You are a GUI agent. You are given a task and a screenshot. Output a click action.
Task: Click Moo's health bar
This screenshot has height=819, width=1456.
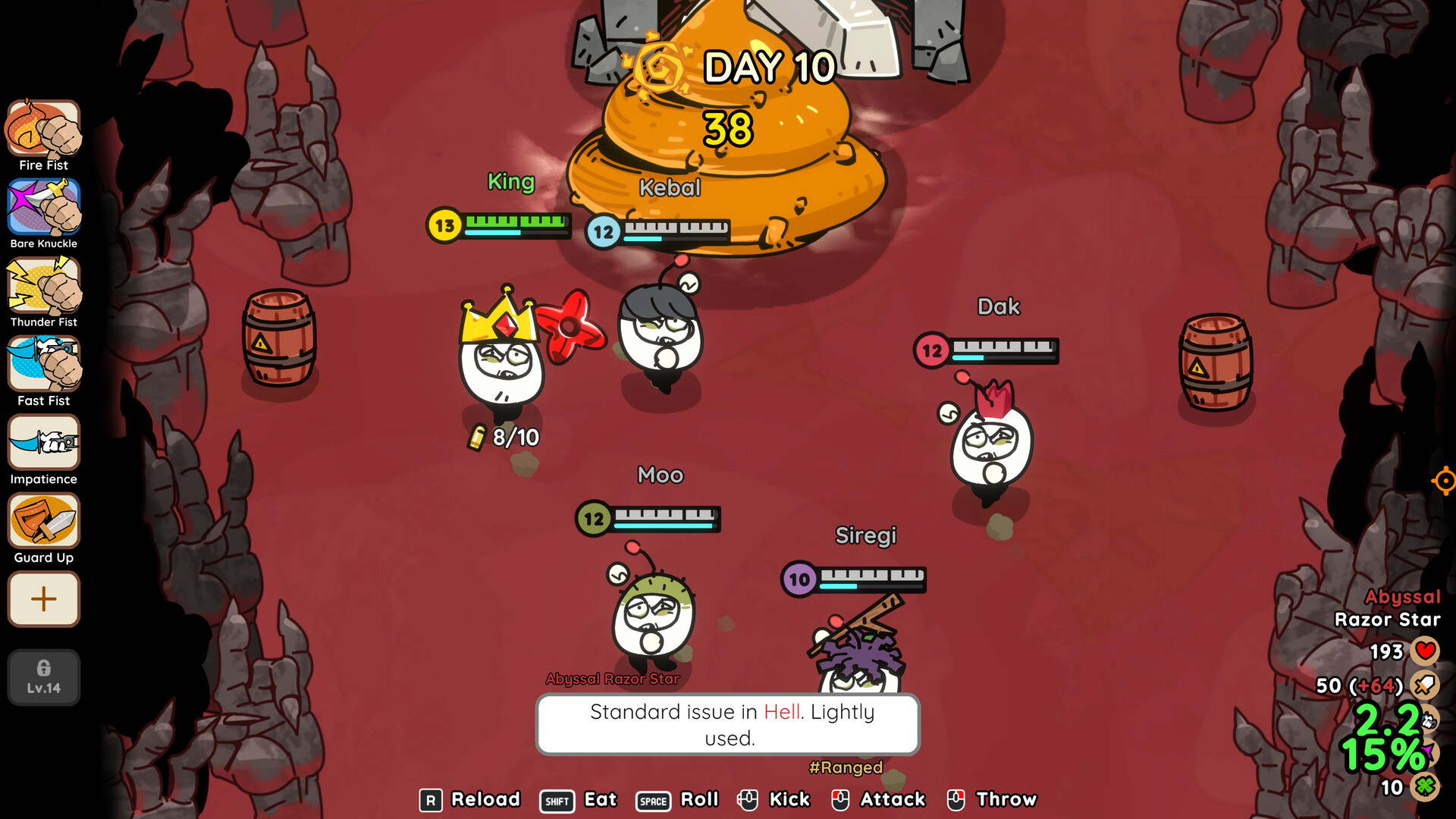[x=648, y=518]
